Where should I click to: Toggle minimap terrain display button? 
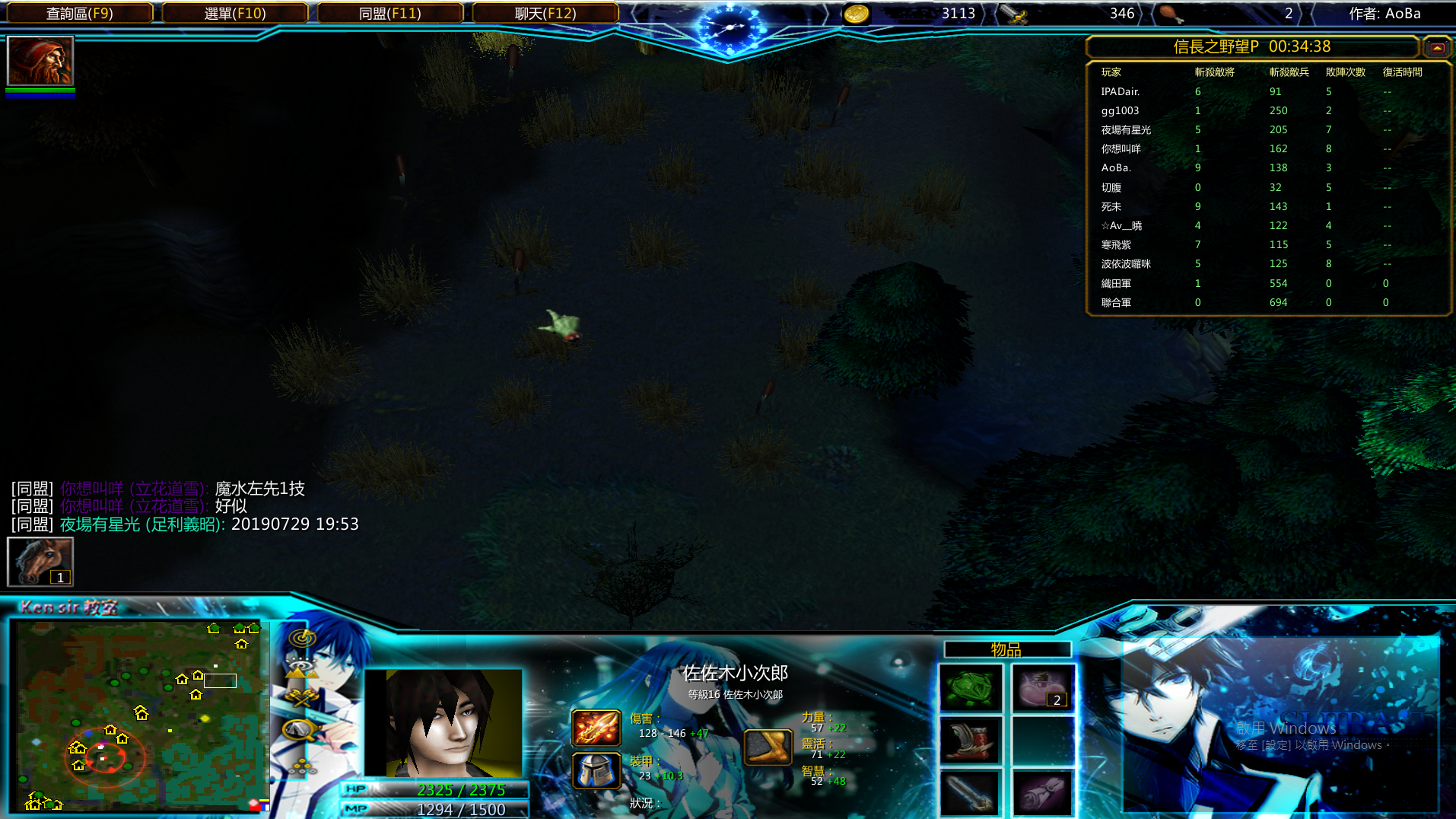click(x=302, y=668)
